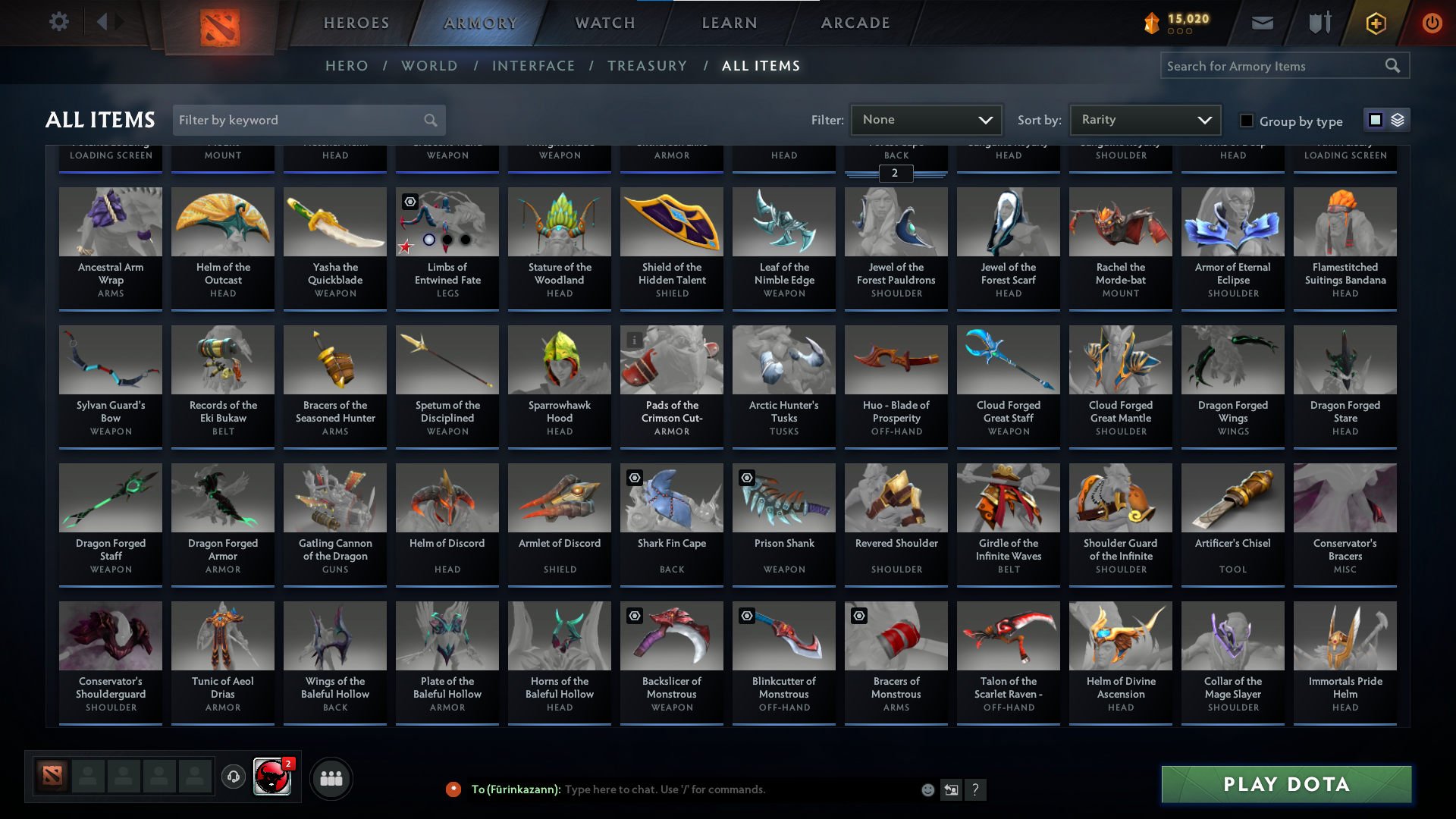The height and width of the screenshot is (819, 1456).
Task: Click the red power button
Action: pyautogui.click(x=1432, y=23)
